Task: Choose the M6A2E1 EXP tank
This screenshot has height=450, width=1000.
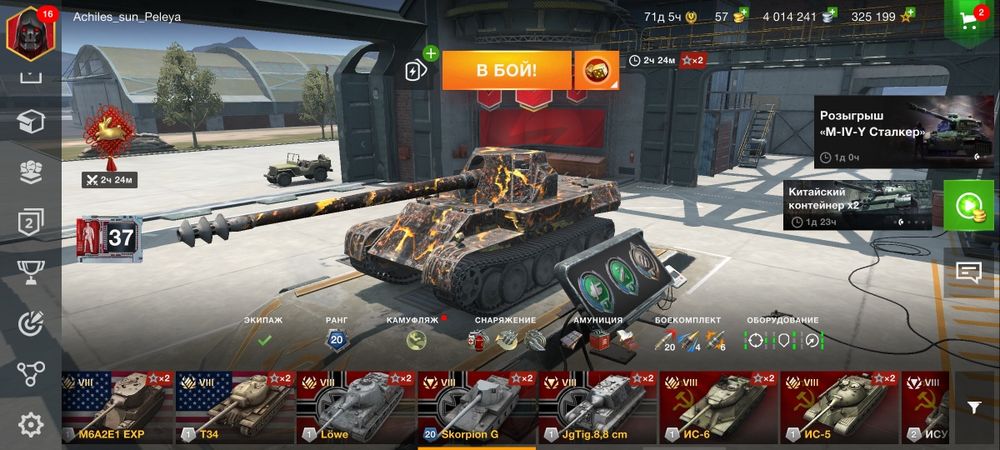Action: 115,407
